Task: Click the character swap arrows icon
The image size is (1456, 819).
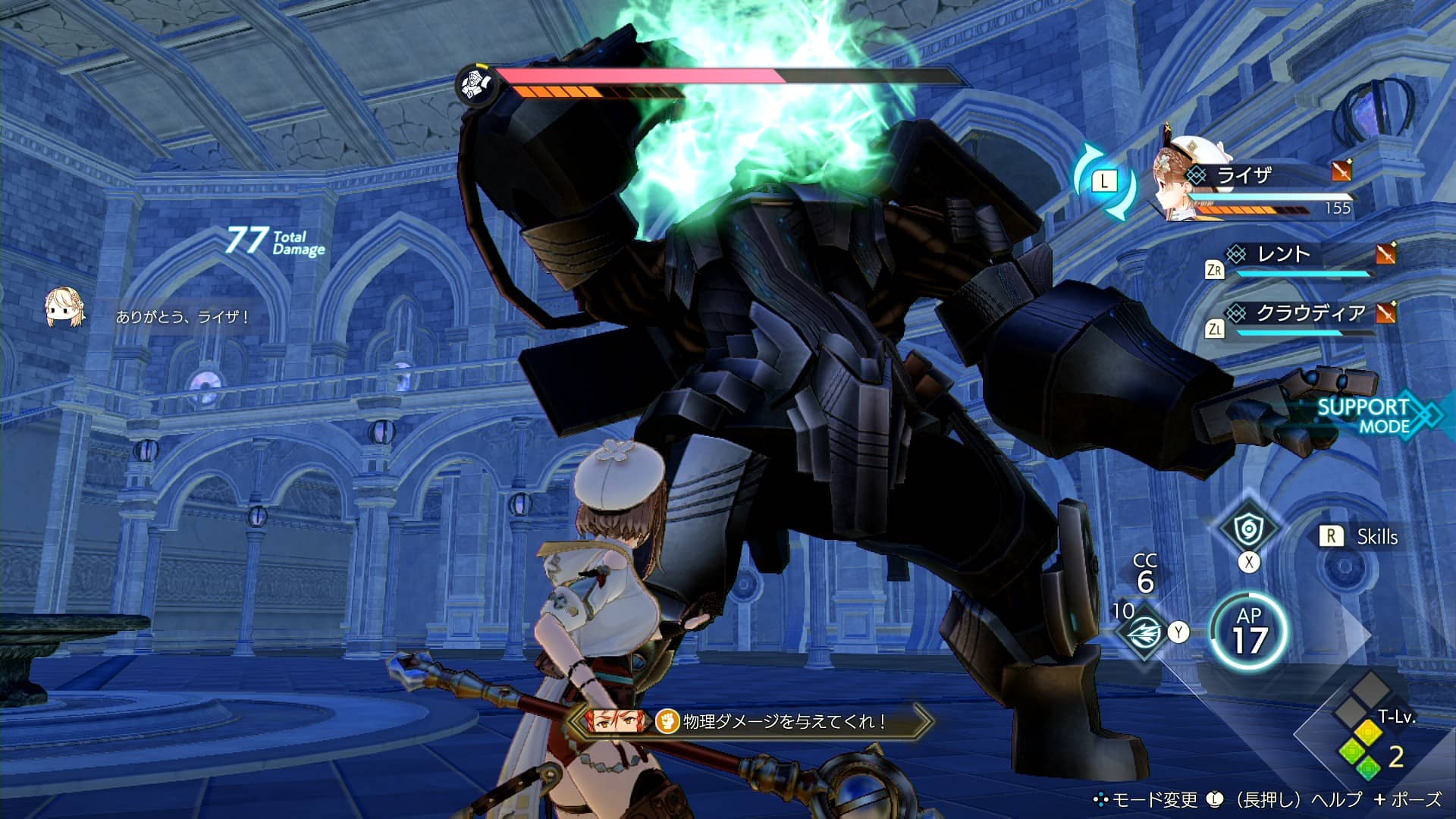Action: (x=1104, y=181)
